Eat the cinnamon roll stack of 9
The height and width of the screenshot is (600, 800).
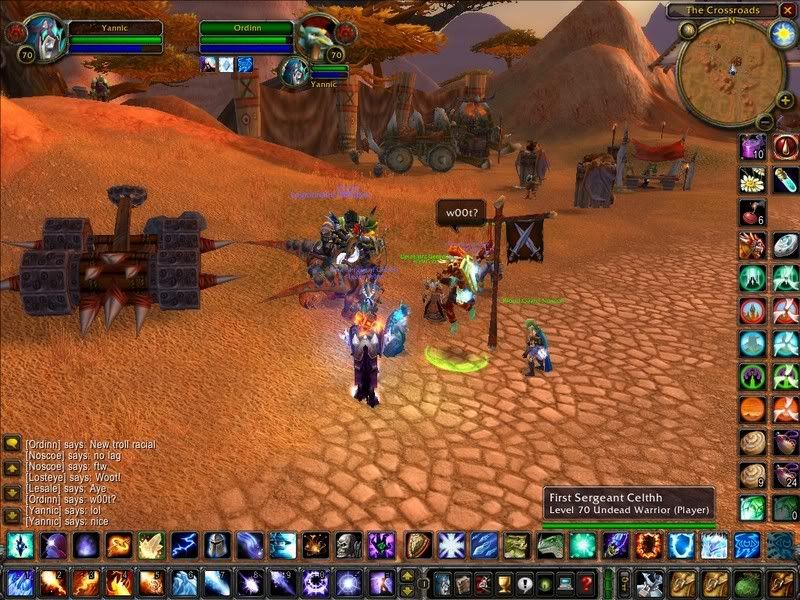(752, 476)
